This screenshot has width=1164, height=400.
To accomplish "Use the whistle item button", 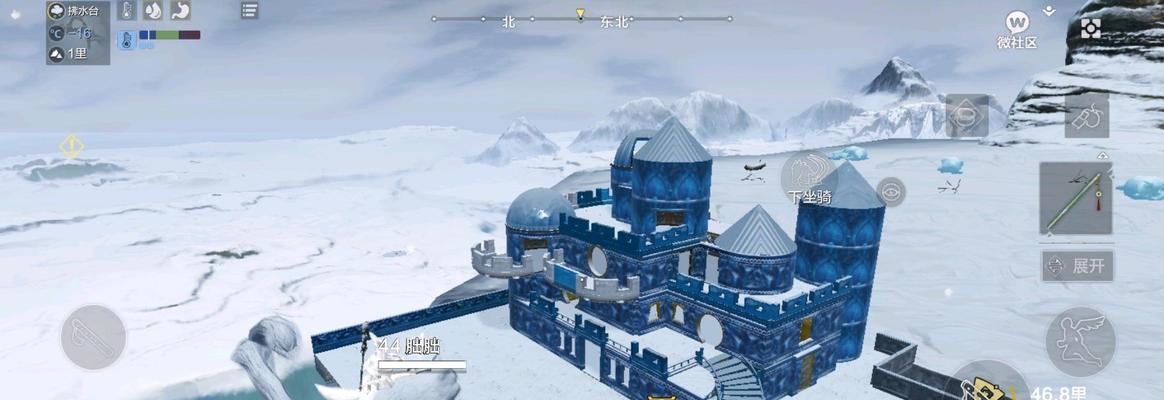I will pyautogui.click(x=1086, y=115).
